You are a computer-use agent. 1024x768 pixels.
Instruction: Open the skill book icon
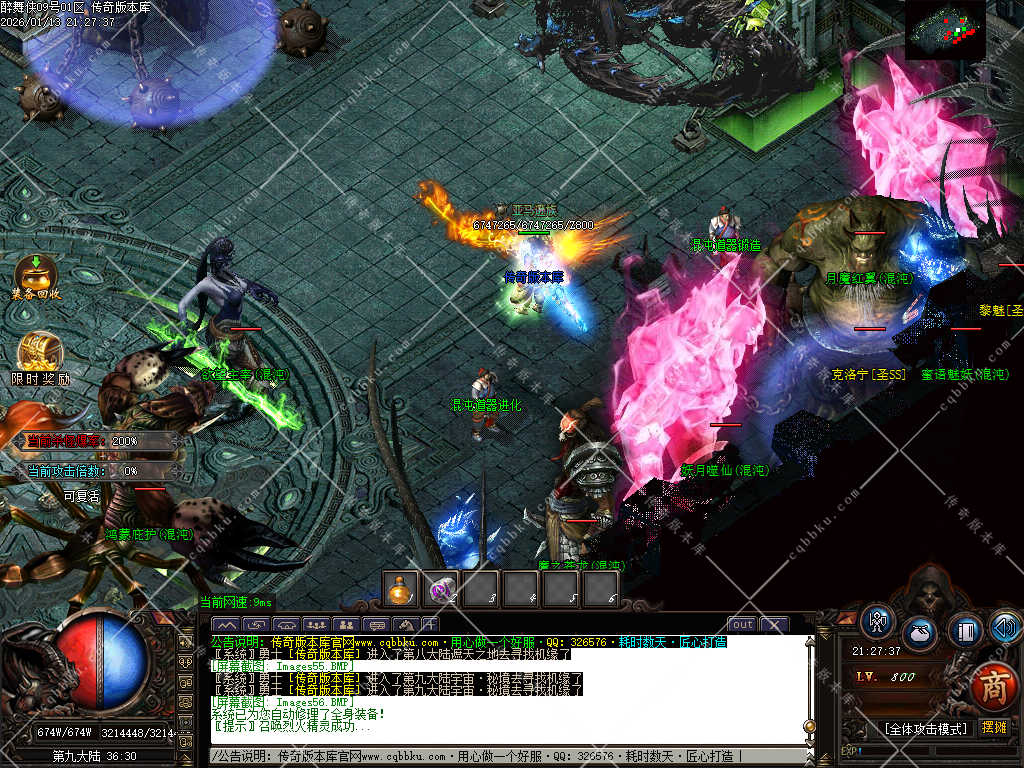pos(964,630)
